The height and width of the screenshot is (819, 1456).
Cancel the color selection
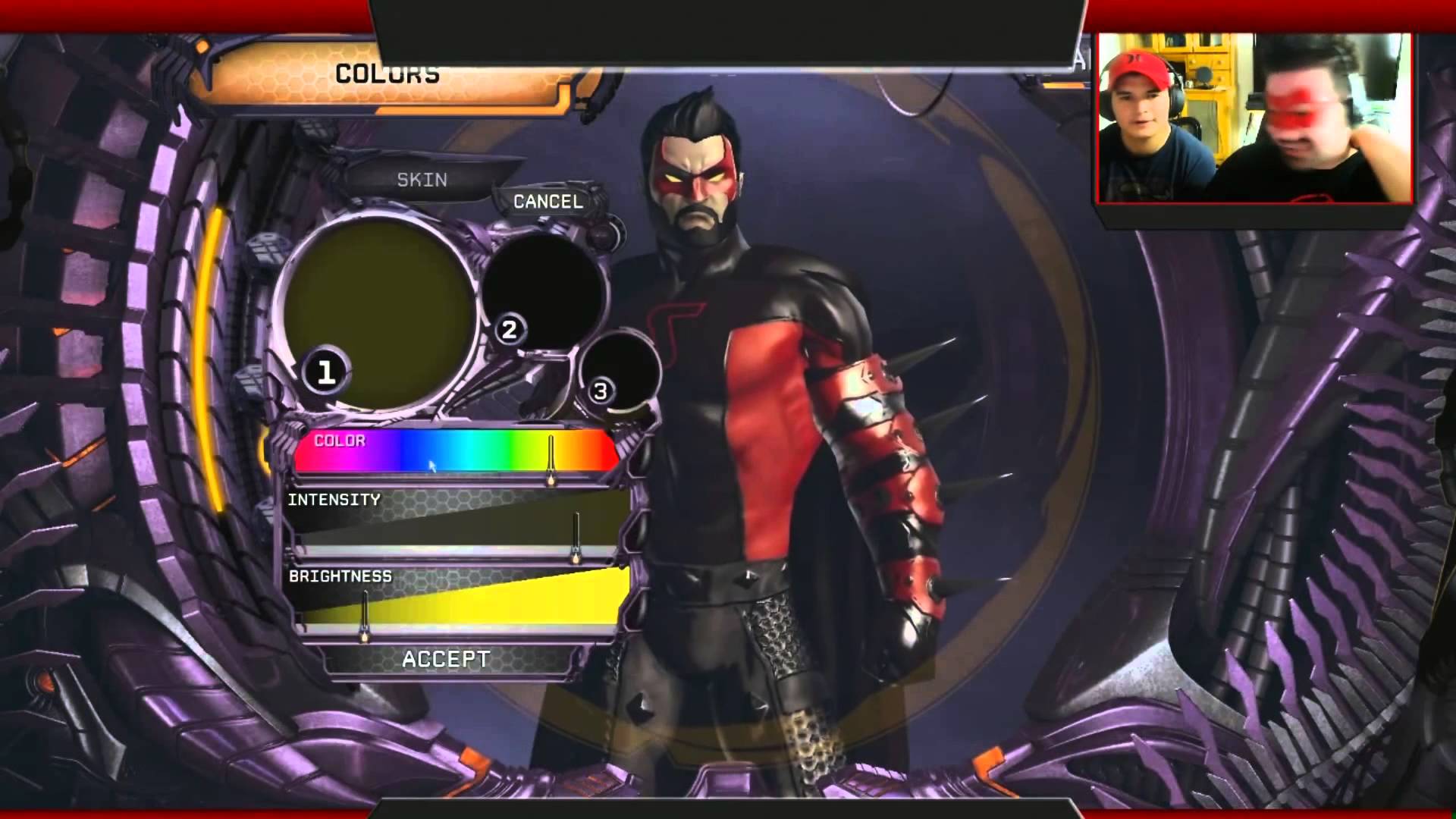[x=548, y=202]
